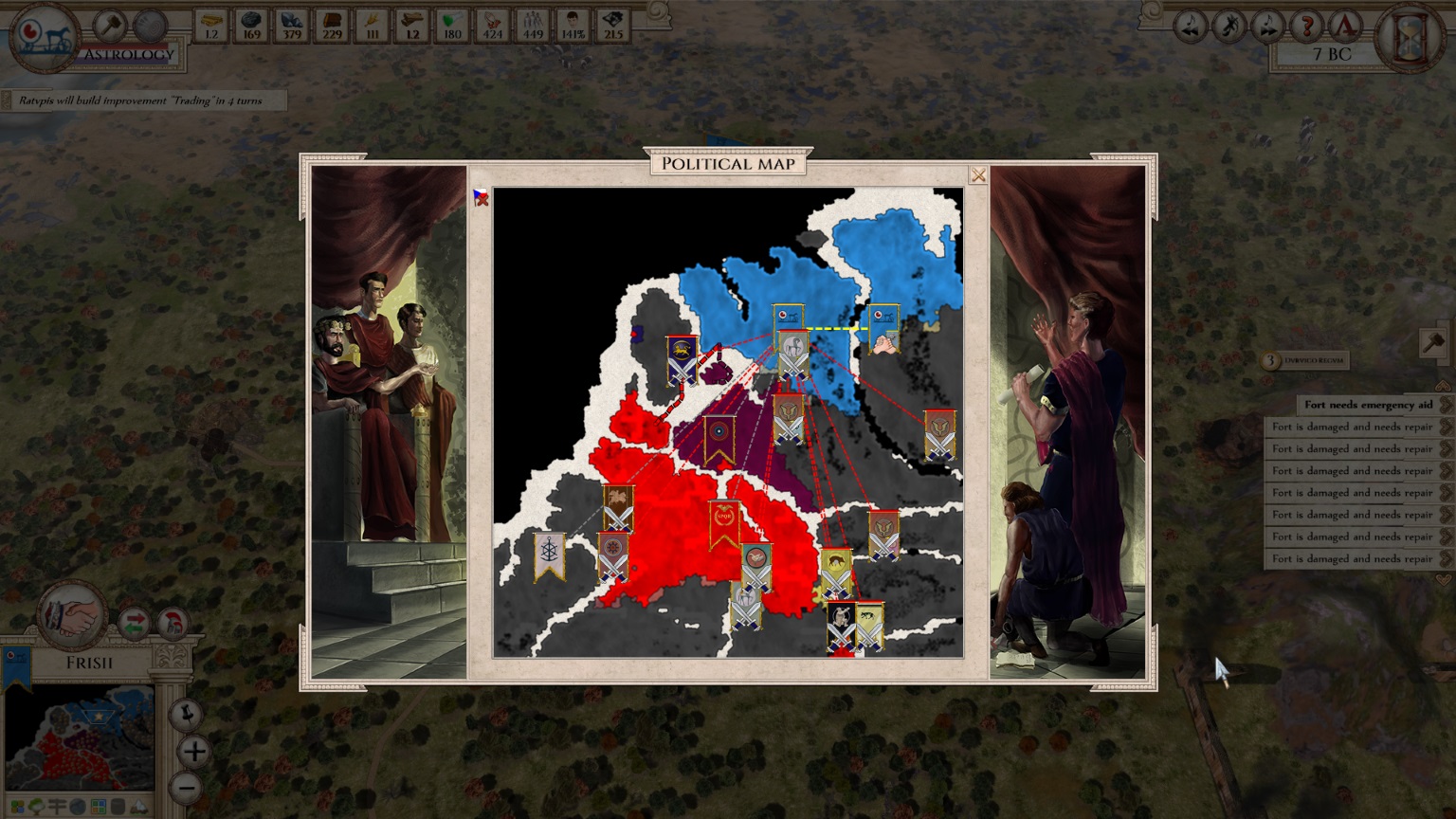
Task: Zoom in the minimap with the plus control
Action: (194, 753)
